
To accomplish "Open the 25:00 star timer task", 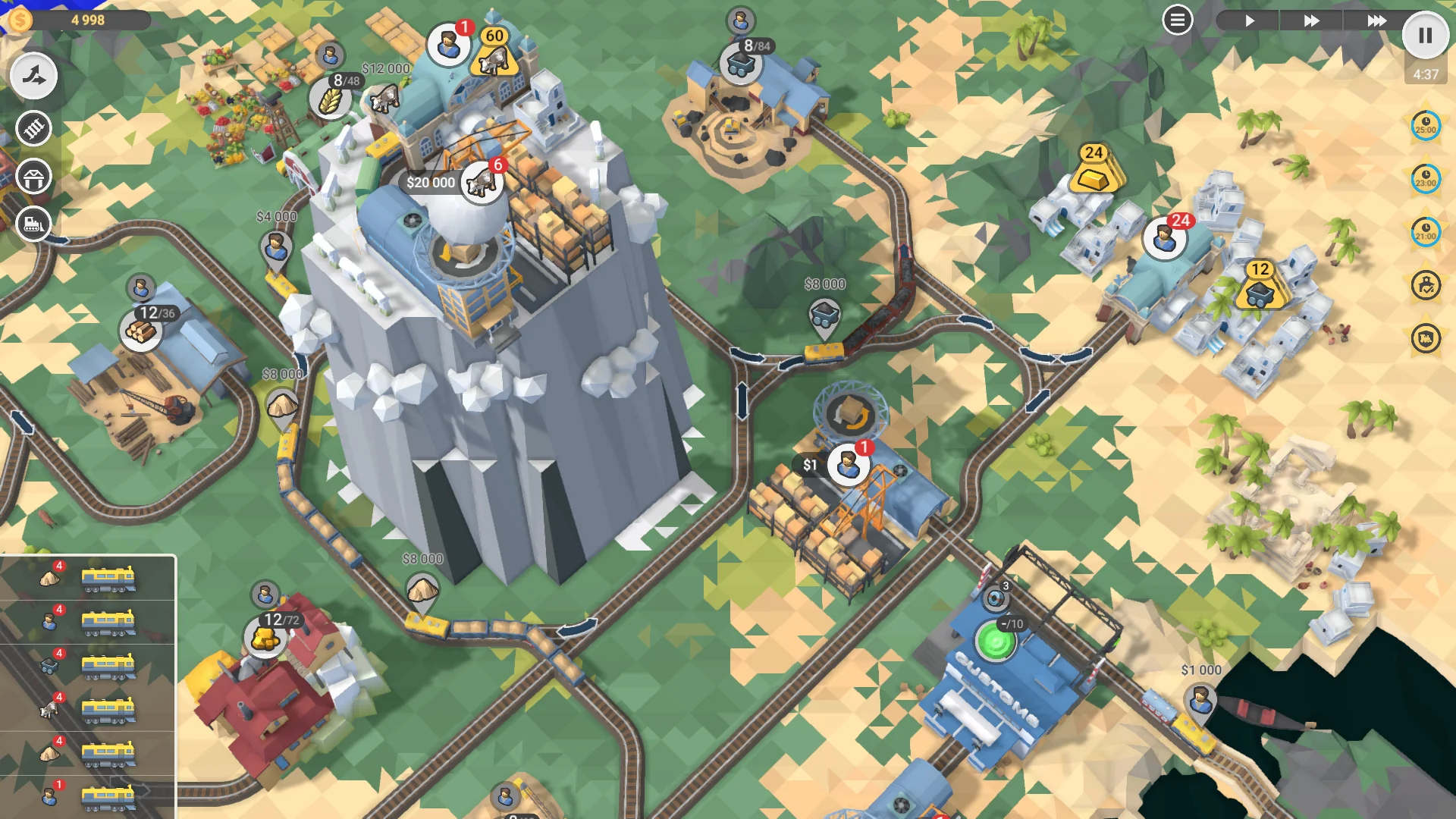I will 1424,127.
